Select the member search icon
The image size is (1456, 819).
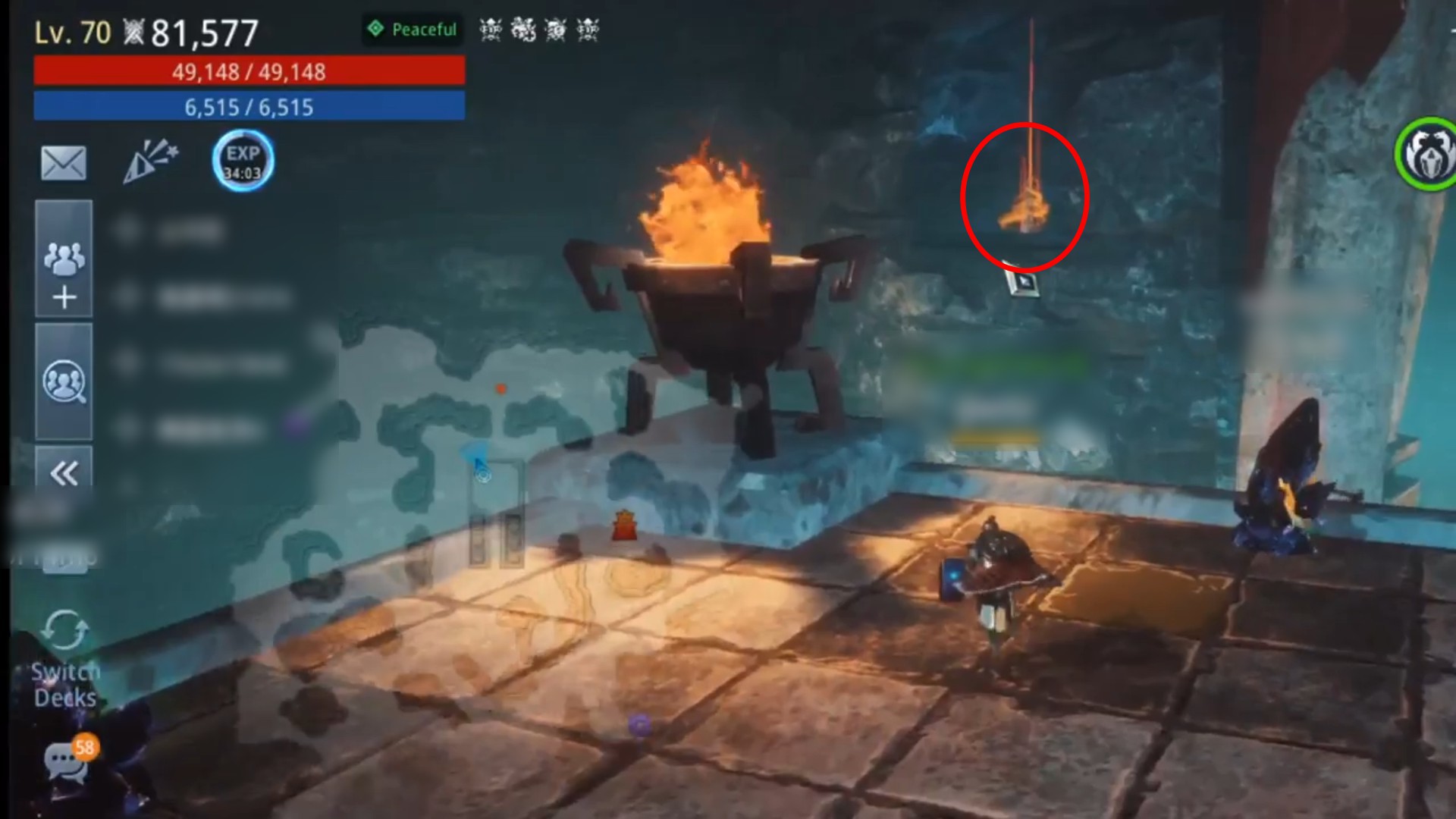coord(64,381)
